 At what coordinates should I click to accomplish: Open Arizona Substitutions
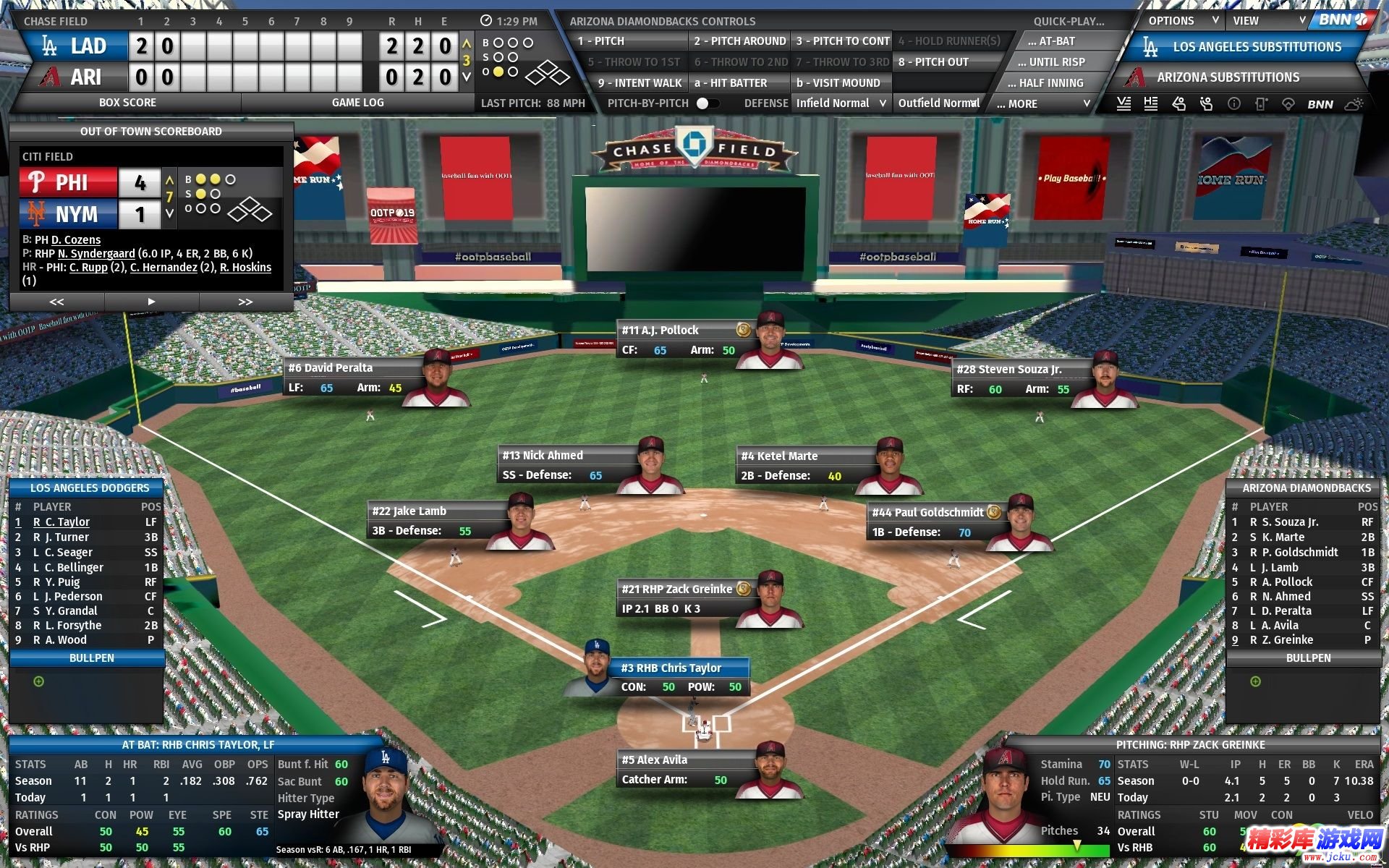click(1228, 77)
